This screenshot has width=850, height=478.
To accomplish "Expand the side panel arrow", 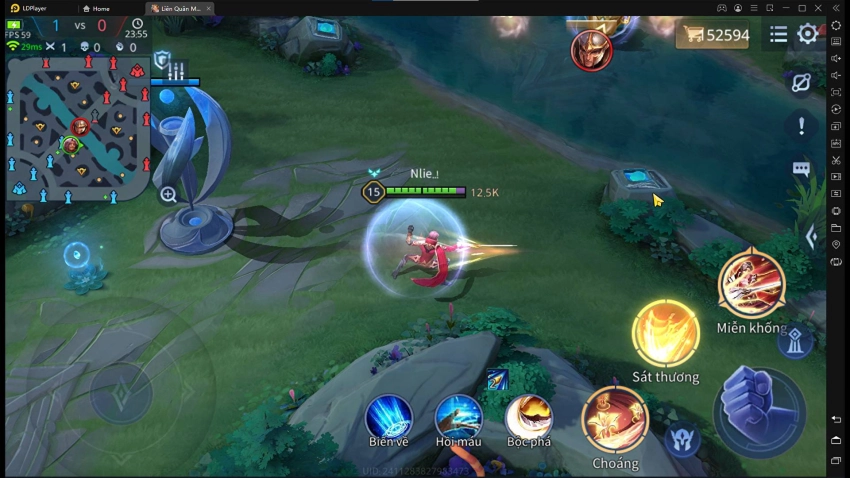I will [x=811, y=237].
